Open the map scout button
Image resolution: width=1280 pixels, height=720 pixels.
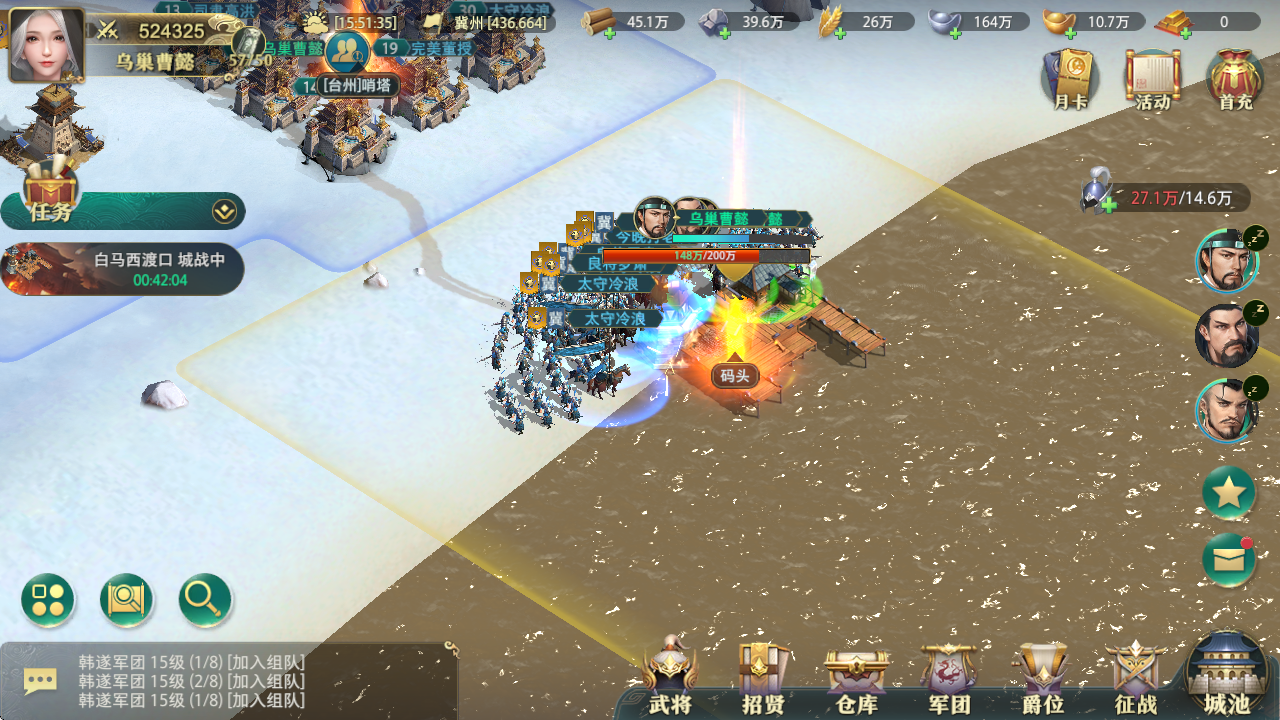[x=127, y=600]
